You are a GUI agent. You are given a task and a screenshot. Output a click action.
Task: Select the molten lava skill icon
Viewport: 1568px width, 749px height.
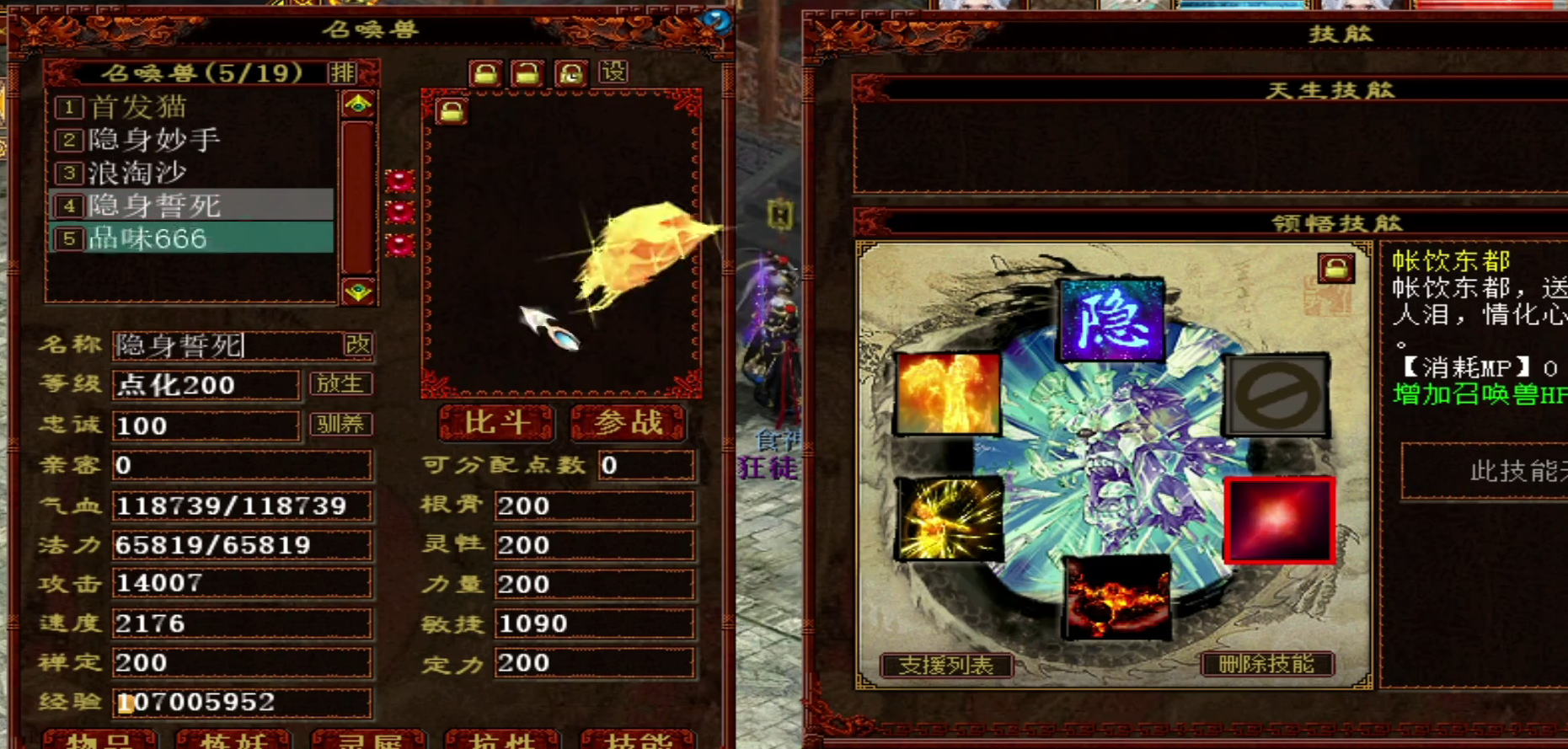1117,598
